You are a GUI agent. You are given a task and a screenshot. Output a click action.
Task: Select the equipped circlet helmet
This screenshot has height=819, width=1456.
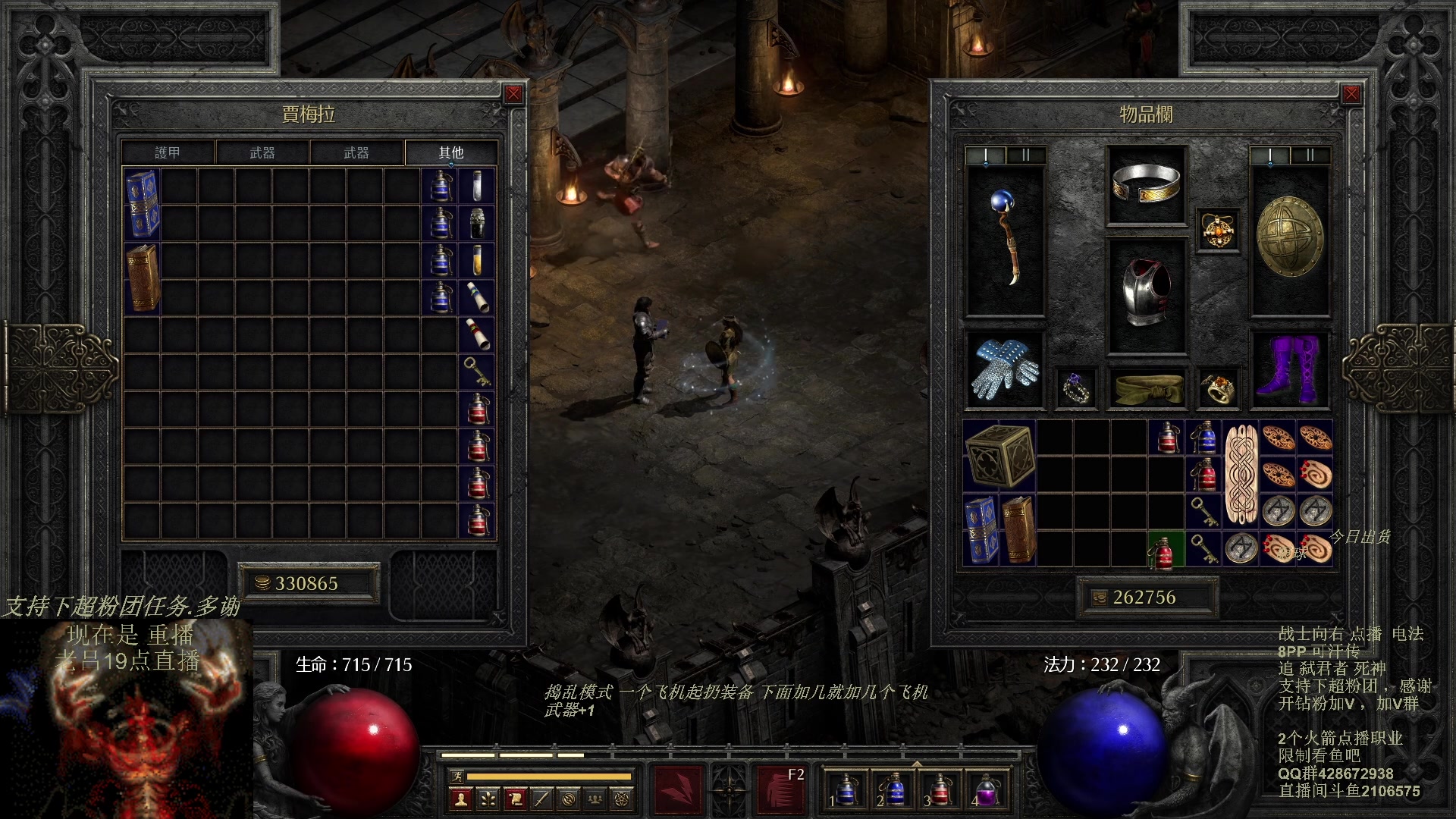tap(1146, 184)
